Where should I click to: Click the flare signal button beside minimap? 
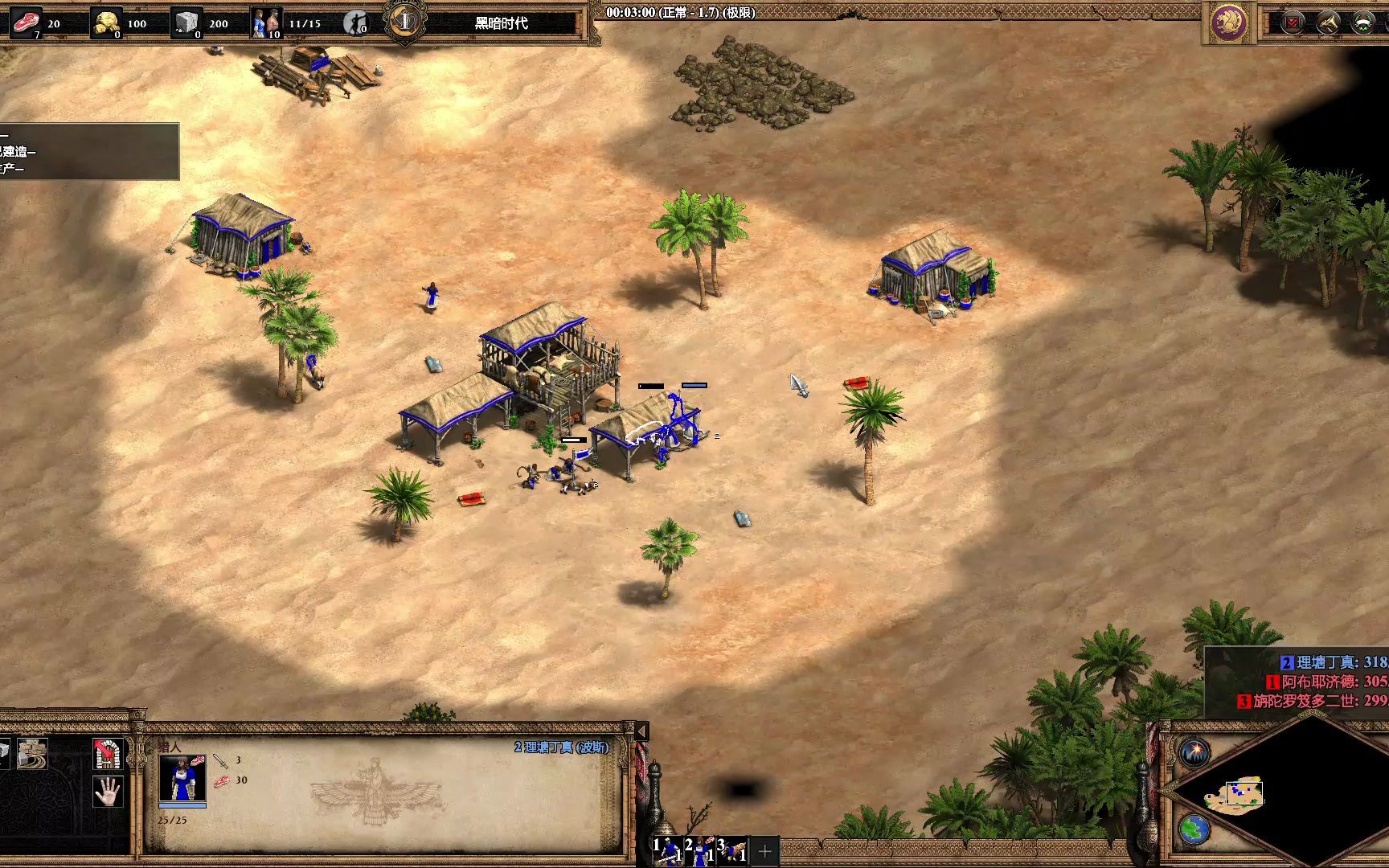point(1195,753)
